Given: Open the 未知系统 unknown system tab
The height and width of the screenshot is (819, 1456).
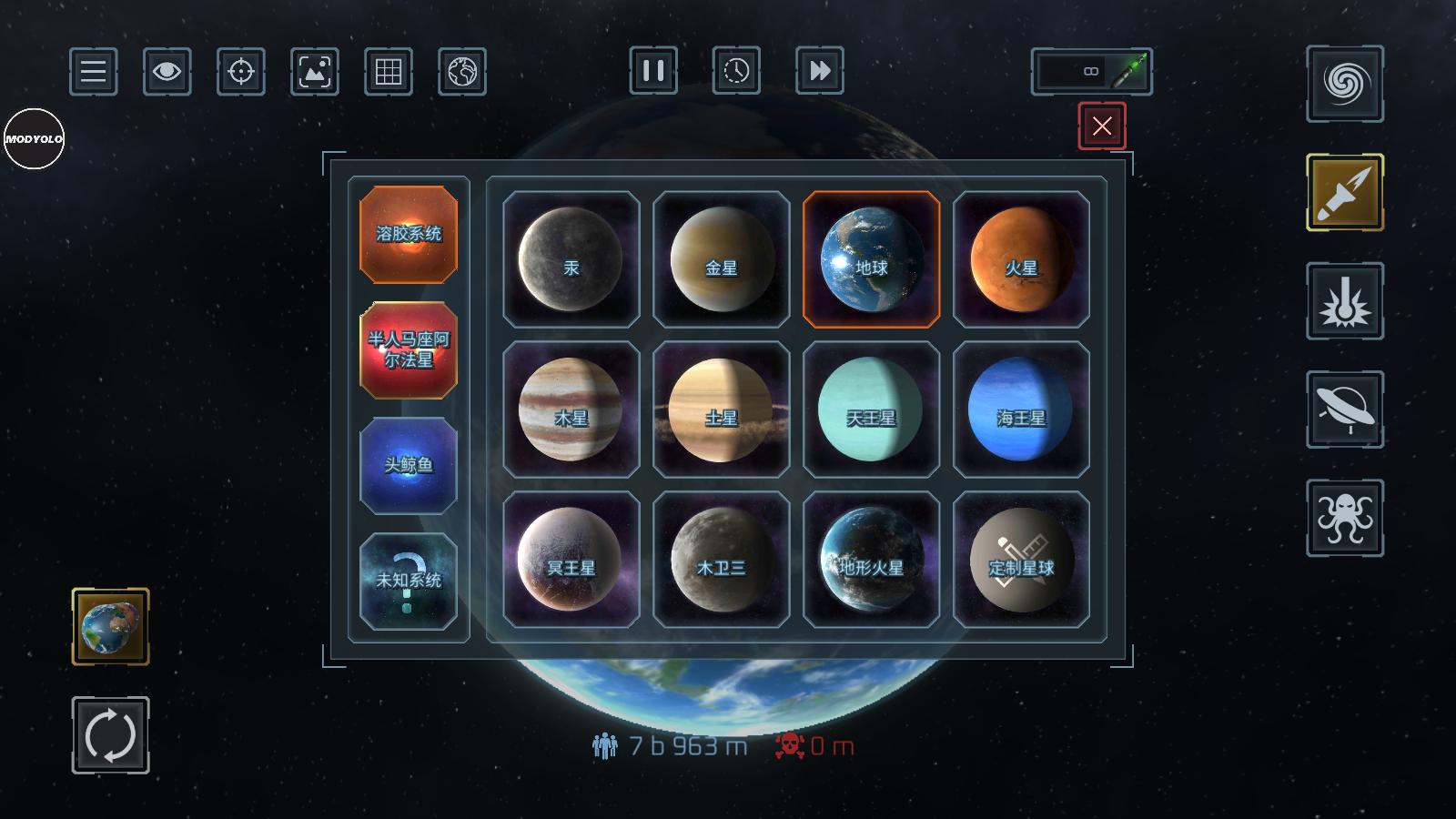Looking at the screenshot, I should tap(409, 581).
